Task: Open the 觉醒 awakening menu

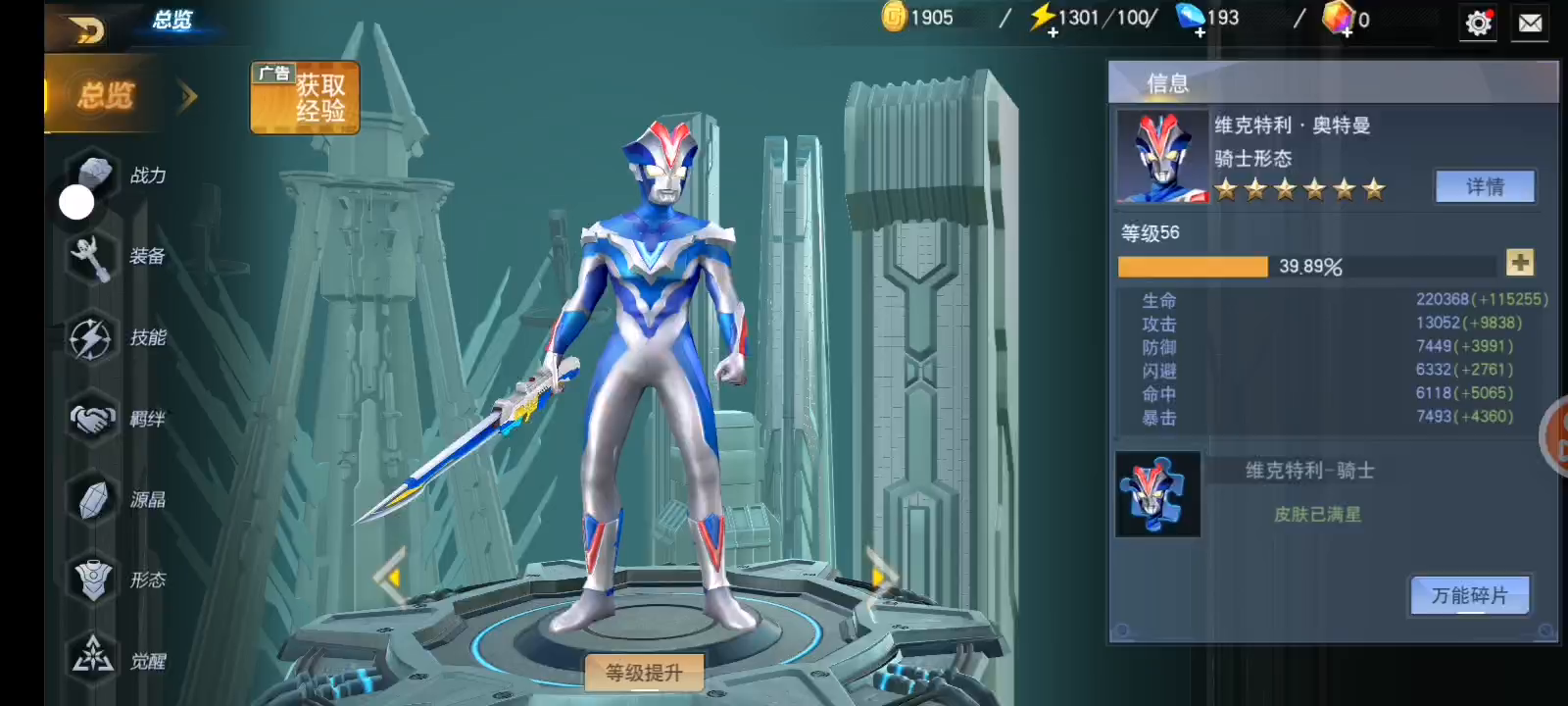Action: click(x=118, y=661)
